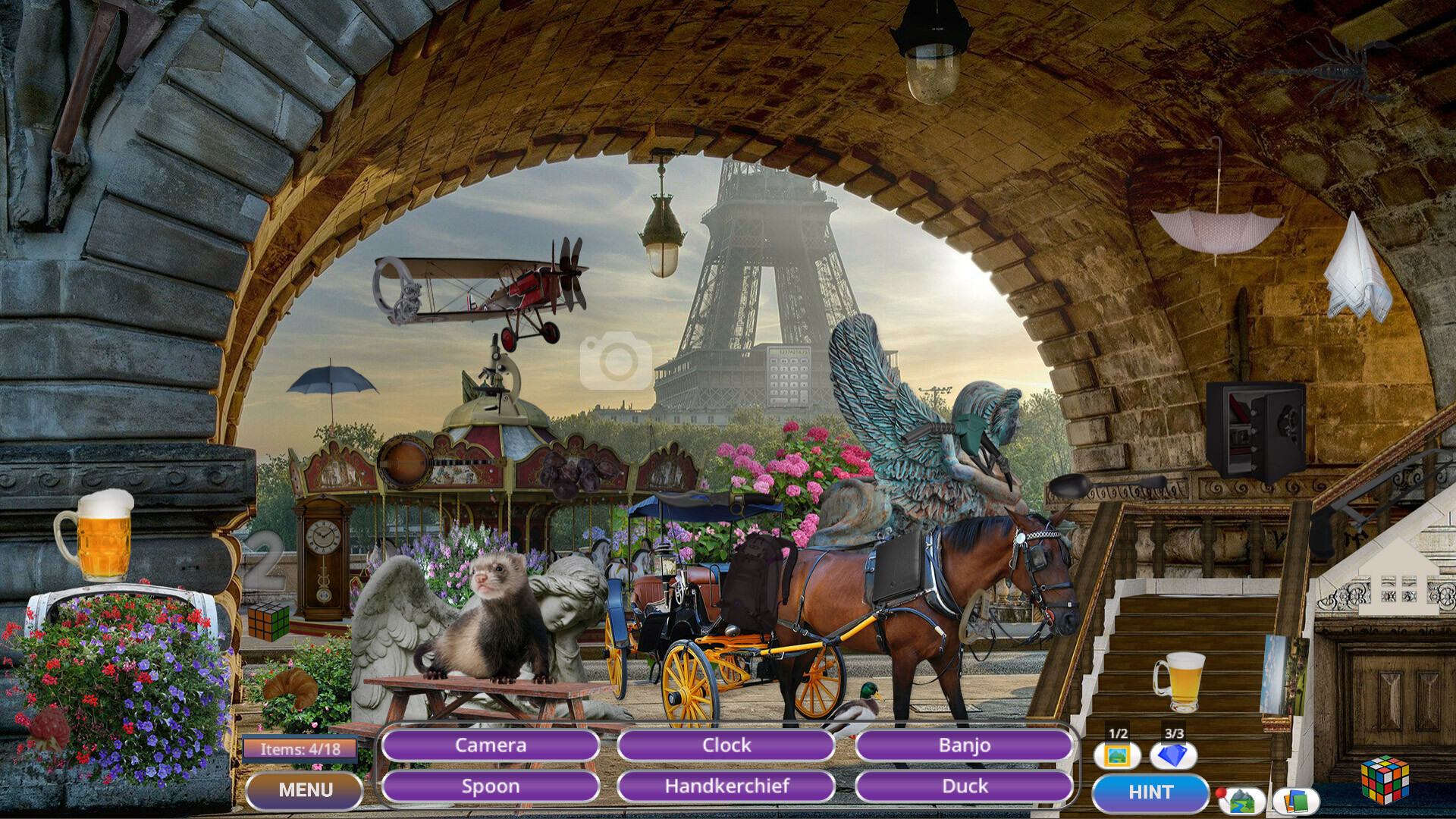Click the Duck word button
The height and width of the screenshot is (819, 1456).
[965, 787]
